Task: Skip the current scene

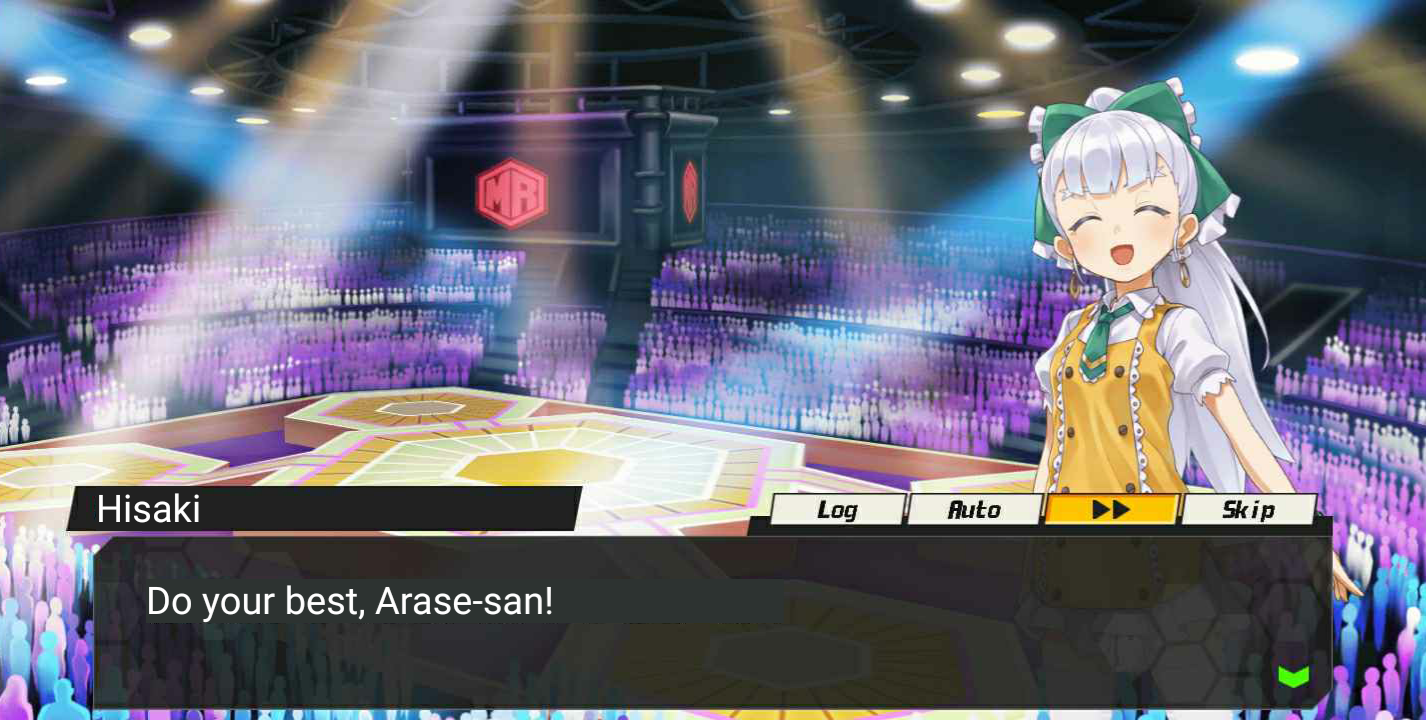Action: point(1248,510)
